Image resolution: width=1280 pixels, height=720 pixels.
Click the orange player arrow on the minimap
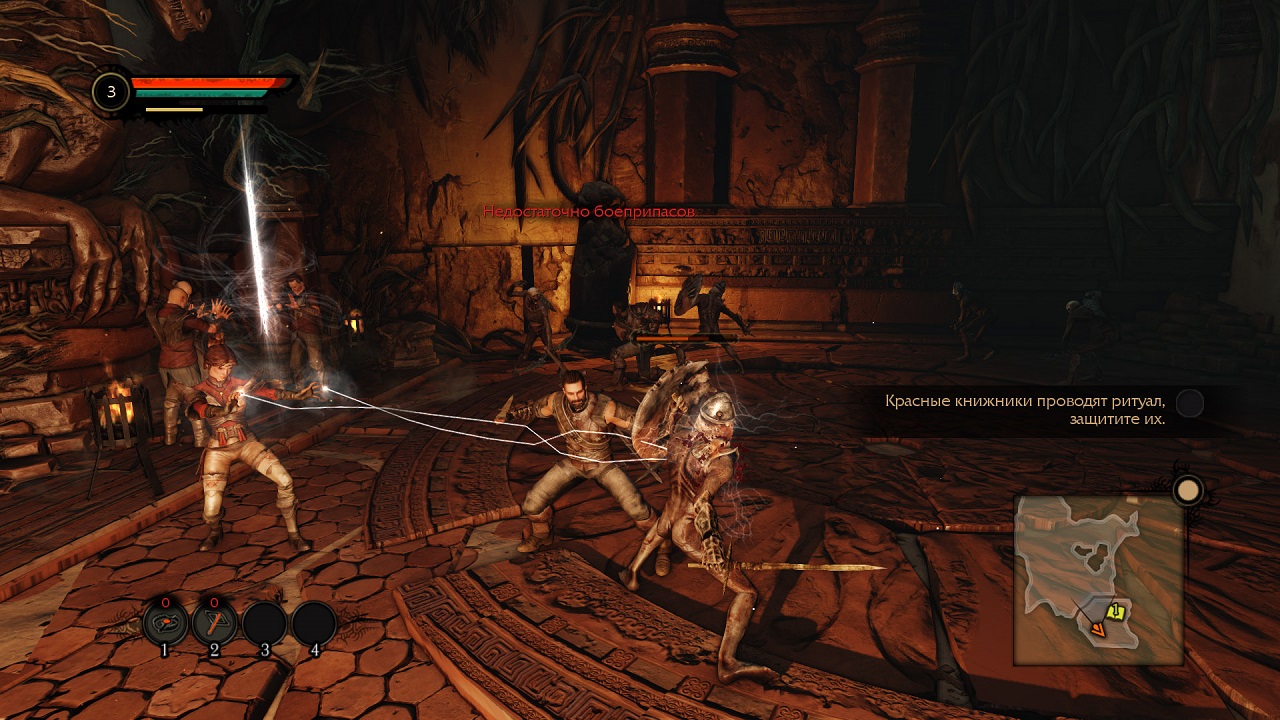pyautogui.click(x=1098, y=629)
